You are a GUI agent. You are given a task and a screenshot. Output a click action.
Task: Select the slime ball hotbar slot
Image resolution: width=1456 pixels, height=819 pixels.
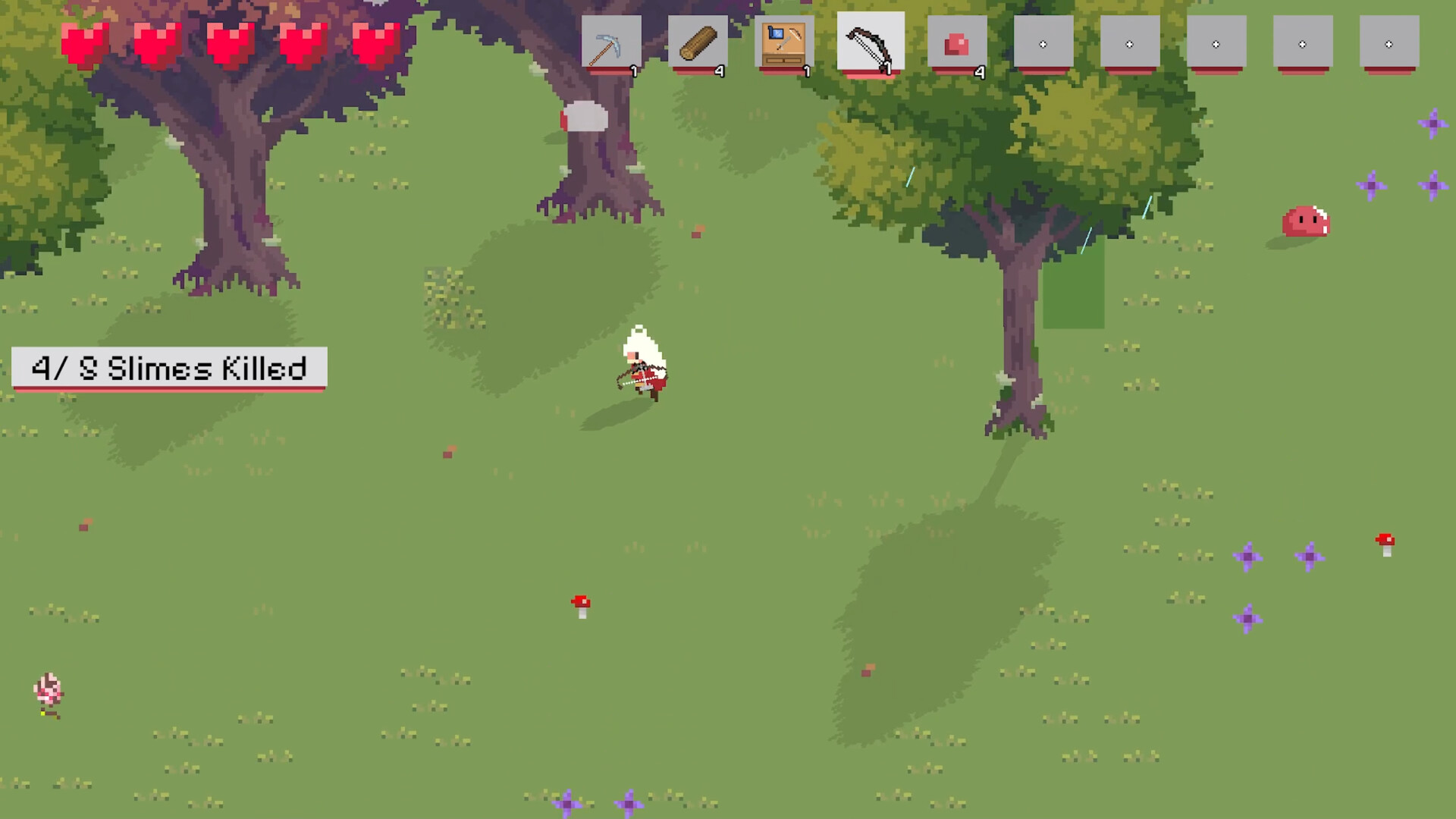[958, 43]
